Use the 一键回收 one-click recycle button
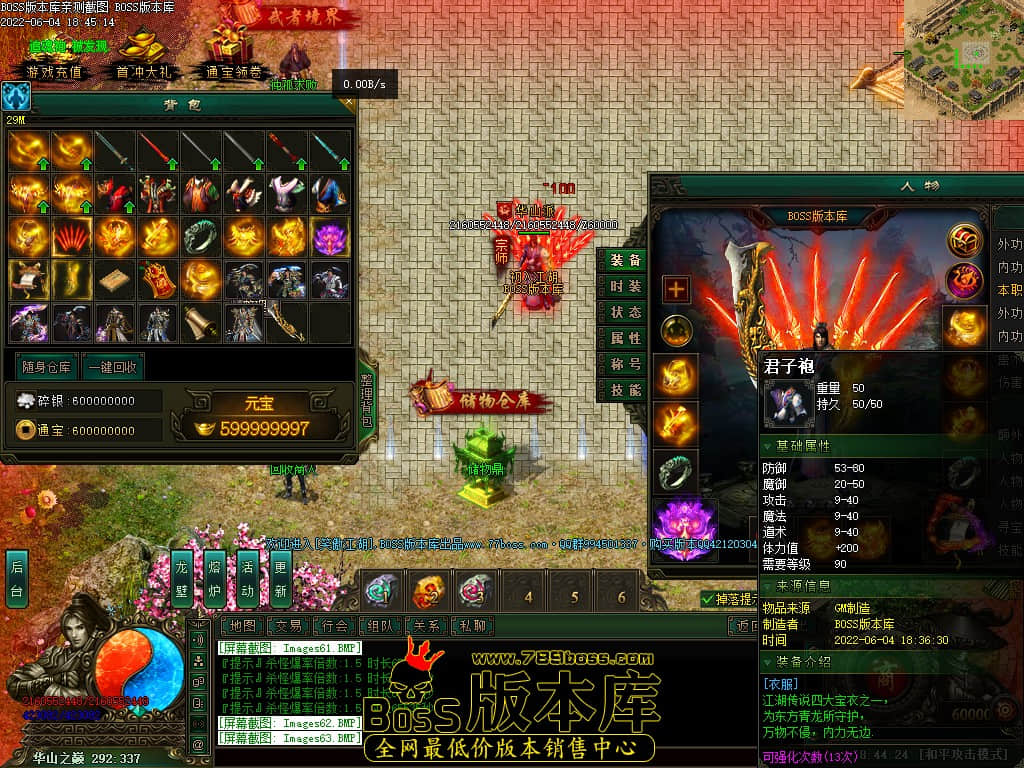The image size is (1024, 768). click(x=112, y=367)
